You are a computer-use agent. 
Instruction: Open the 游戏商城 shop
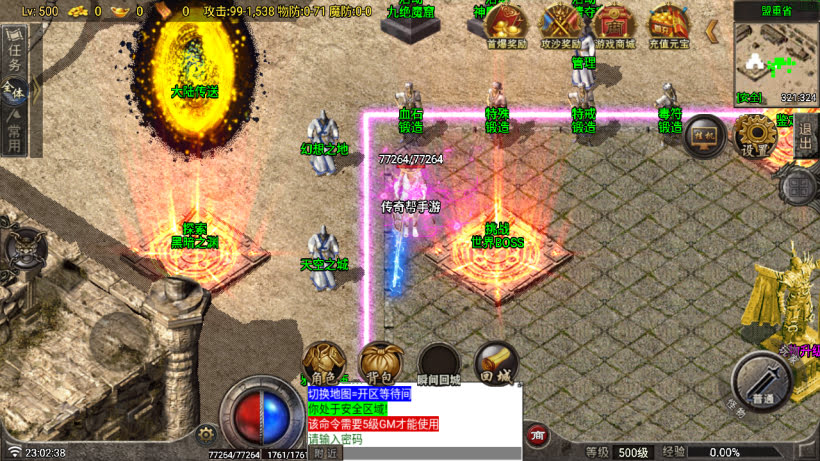[x=613, y=25]
